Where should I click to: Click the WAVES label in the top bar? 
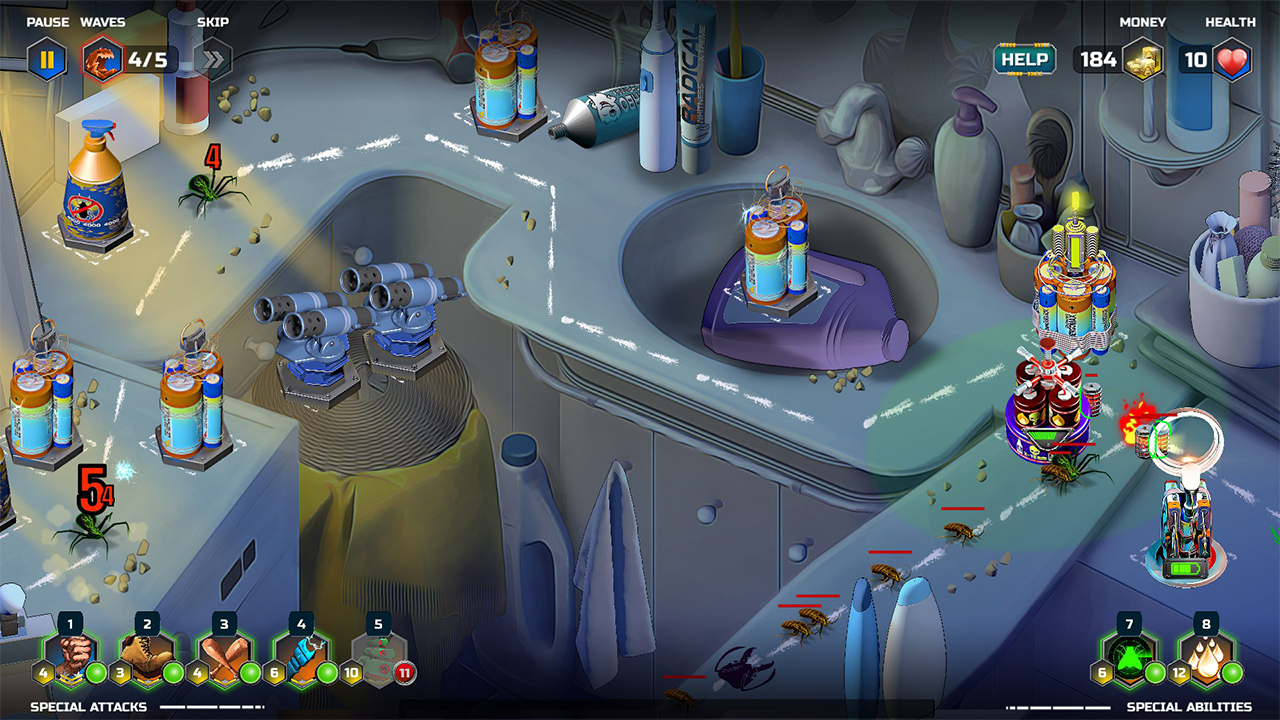click(105, 21)
